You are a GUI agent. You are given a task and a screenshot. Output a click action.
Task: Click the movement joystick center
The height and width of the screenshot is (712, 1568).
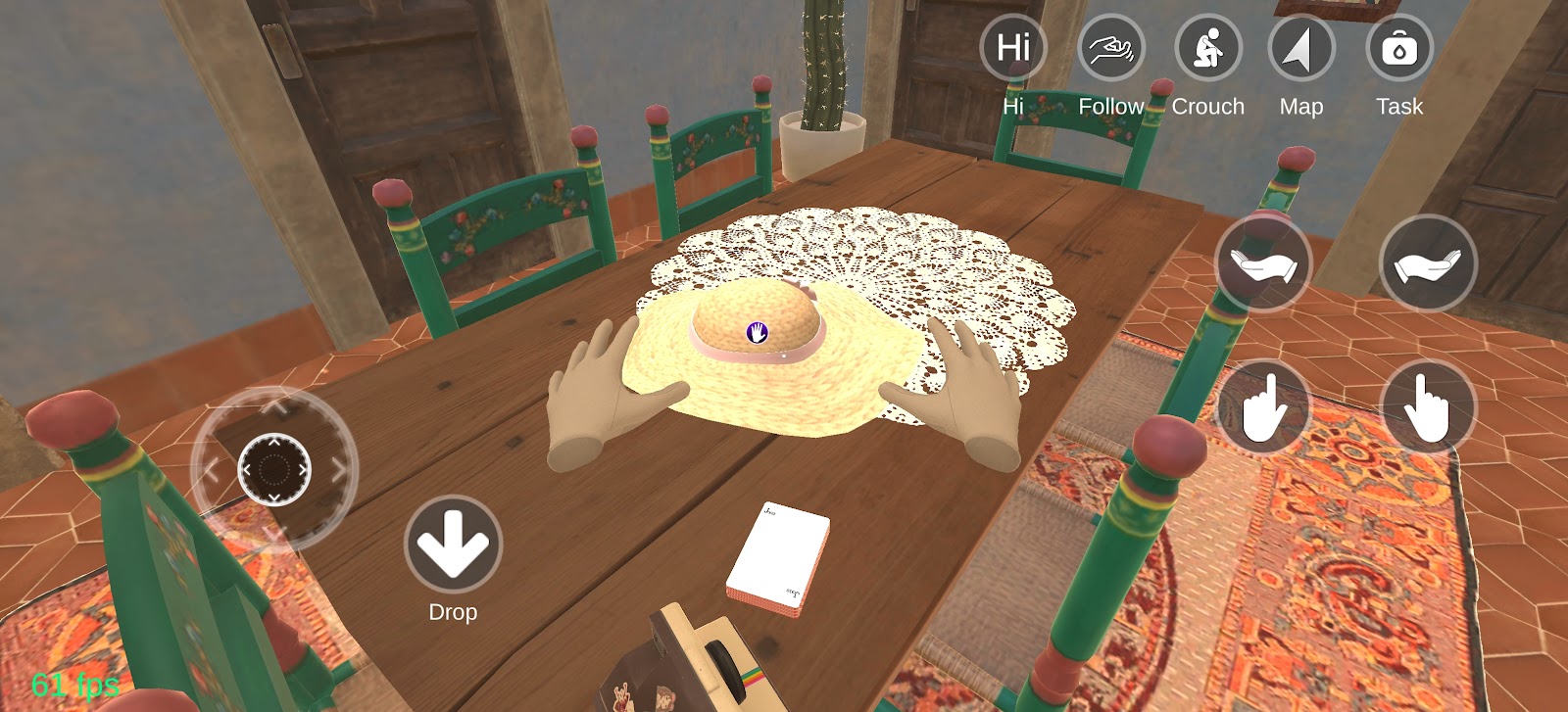pos(274,470)
